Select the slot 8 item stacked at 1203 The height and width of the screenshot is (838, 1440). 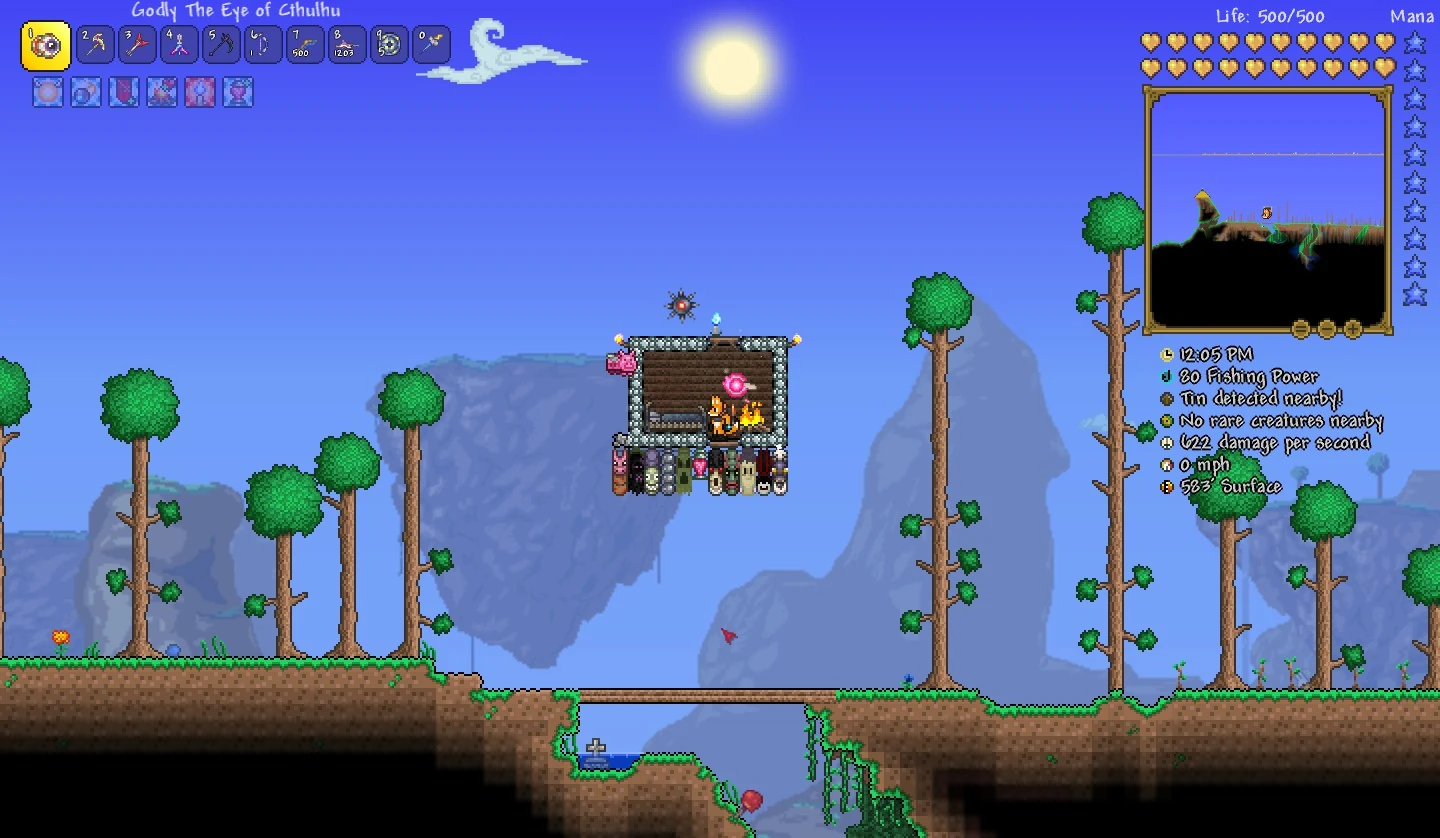[x=347, y=45]
